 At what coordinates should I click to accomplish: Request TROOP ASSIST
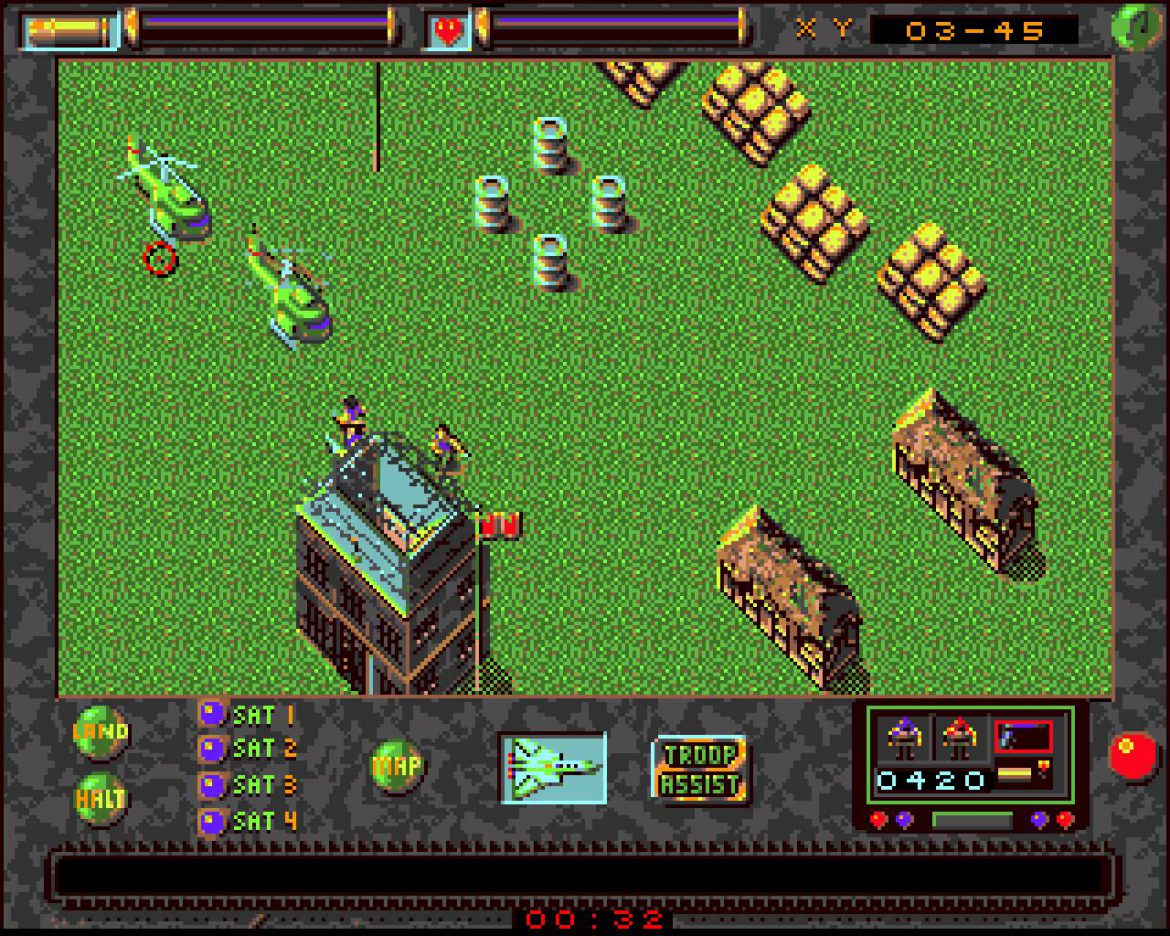(x=700, y=768)
